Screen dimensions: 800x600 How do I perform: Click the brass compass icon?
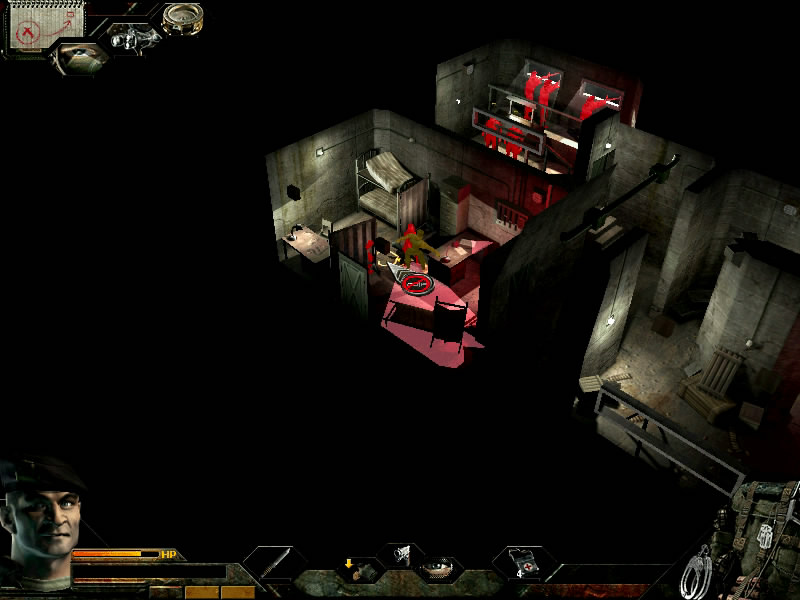[x=181, y=18]
